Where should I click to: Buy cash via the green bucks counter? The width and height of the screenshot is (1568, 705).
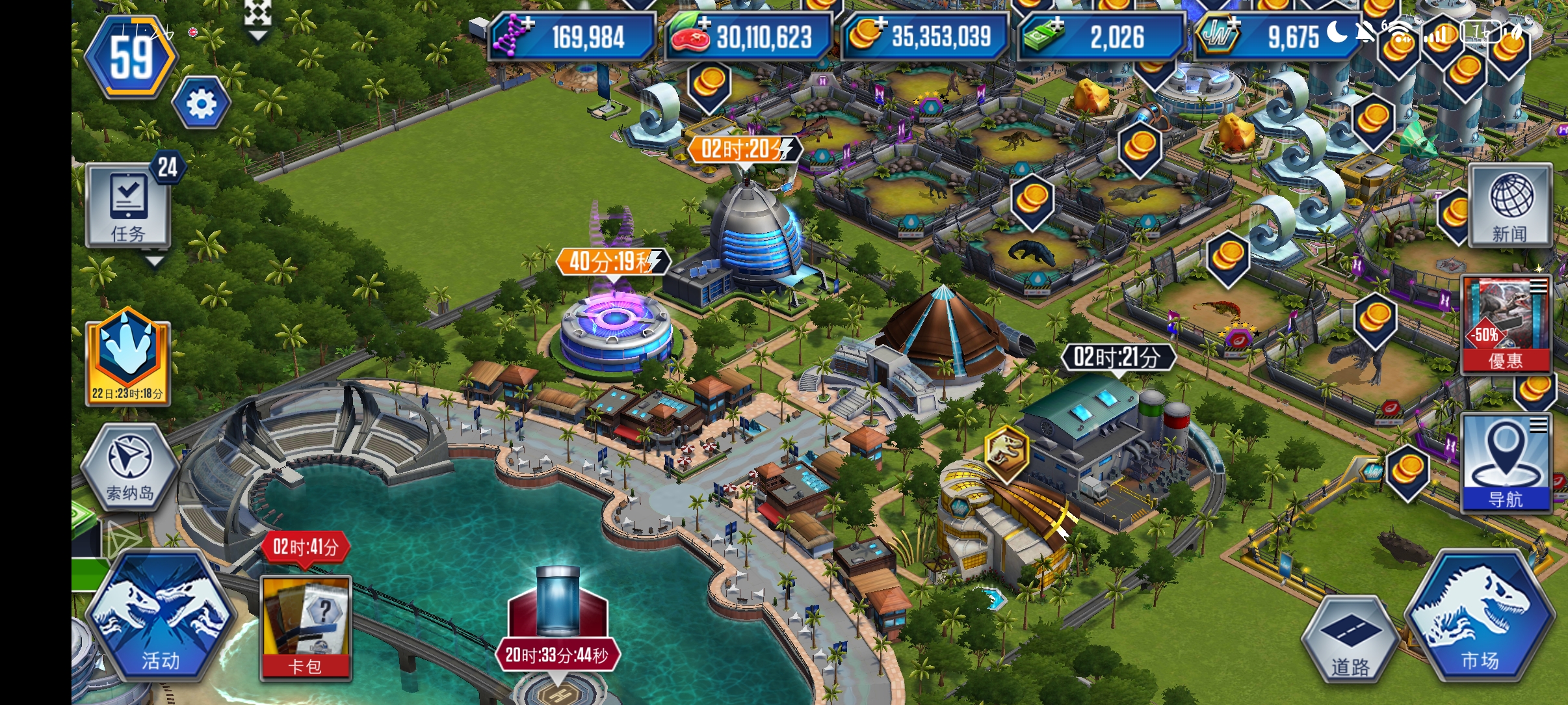[1101, 36]
